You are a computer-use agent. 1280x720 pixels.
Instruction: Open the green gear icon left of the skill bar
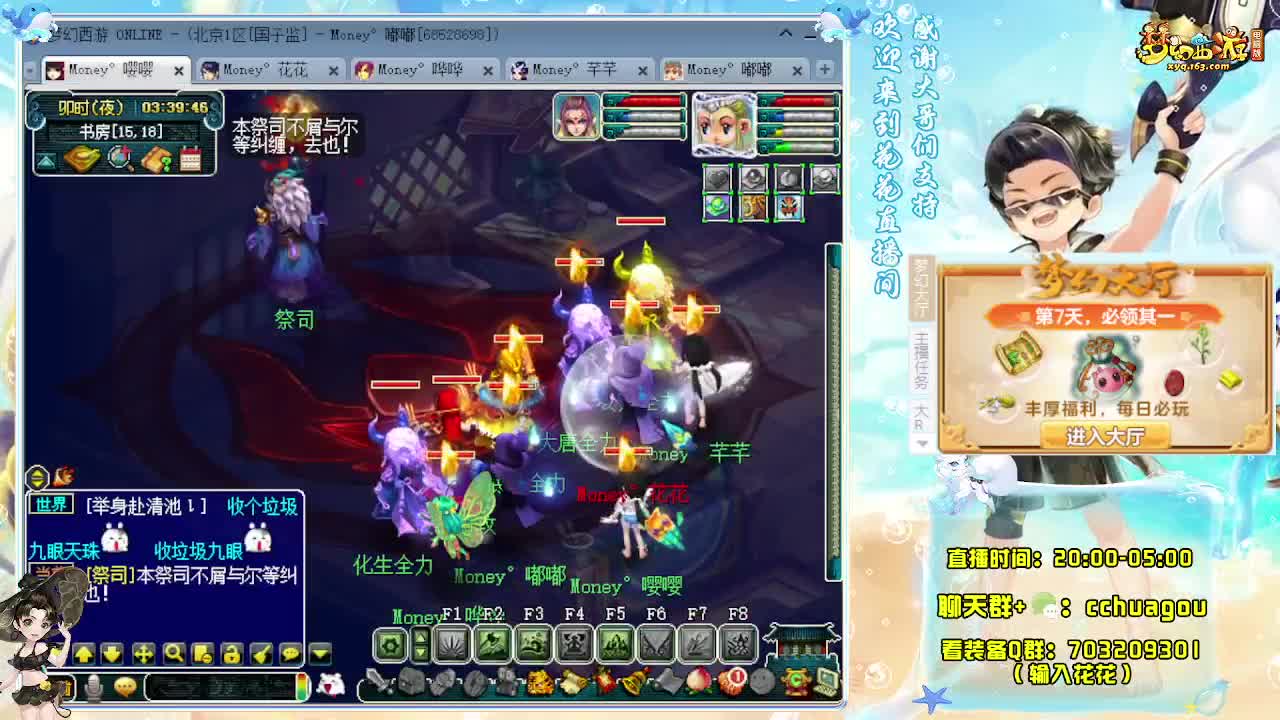click(x=388, y=645)
